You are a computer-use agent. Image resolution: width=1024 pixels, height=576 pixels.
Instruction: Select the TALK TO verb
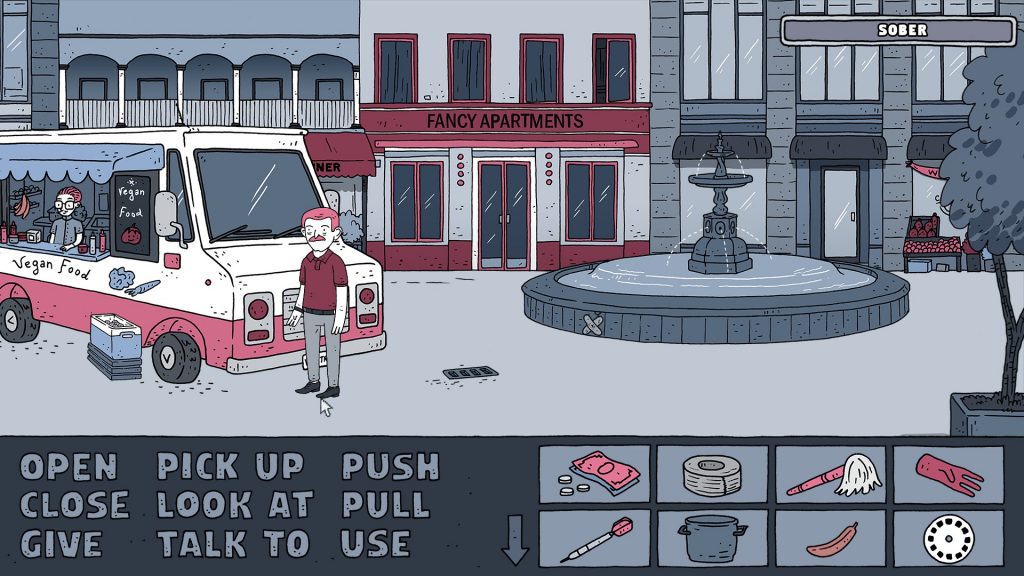[234, 544]
